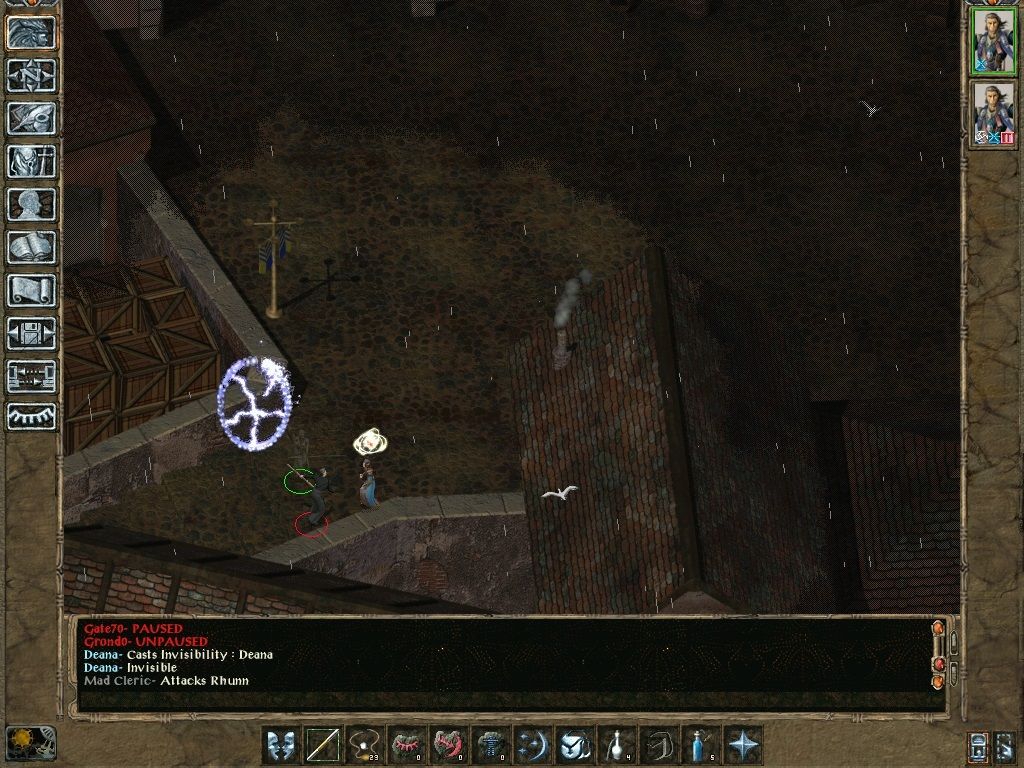This screenshot has width=1024, height=768.
Task: Choose the twin masks dialogue action
Action: point(280,745)
